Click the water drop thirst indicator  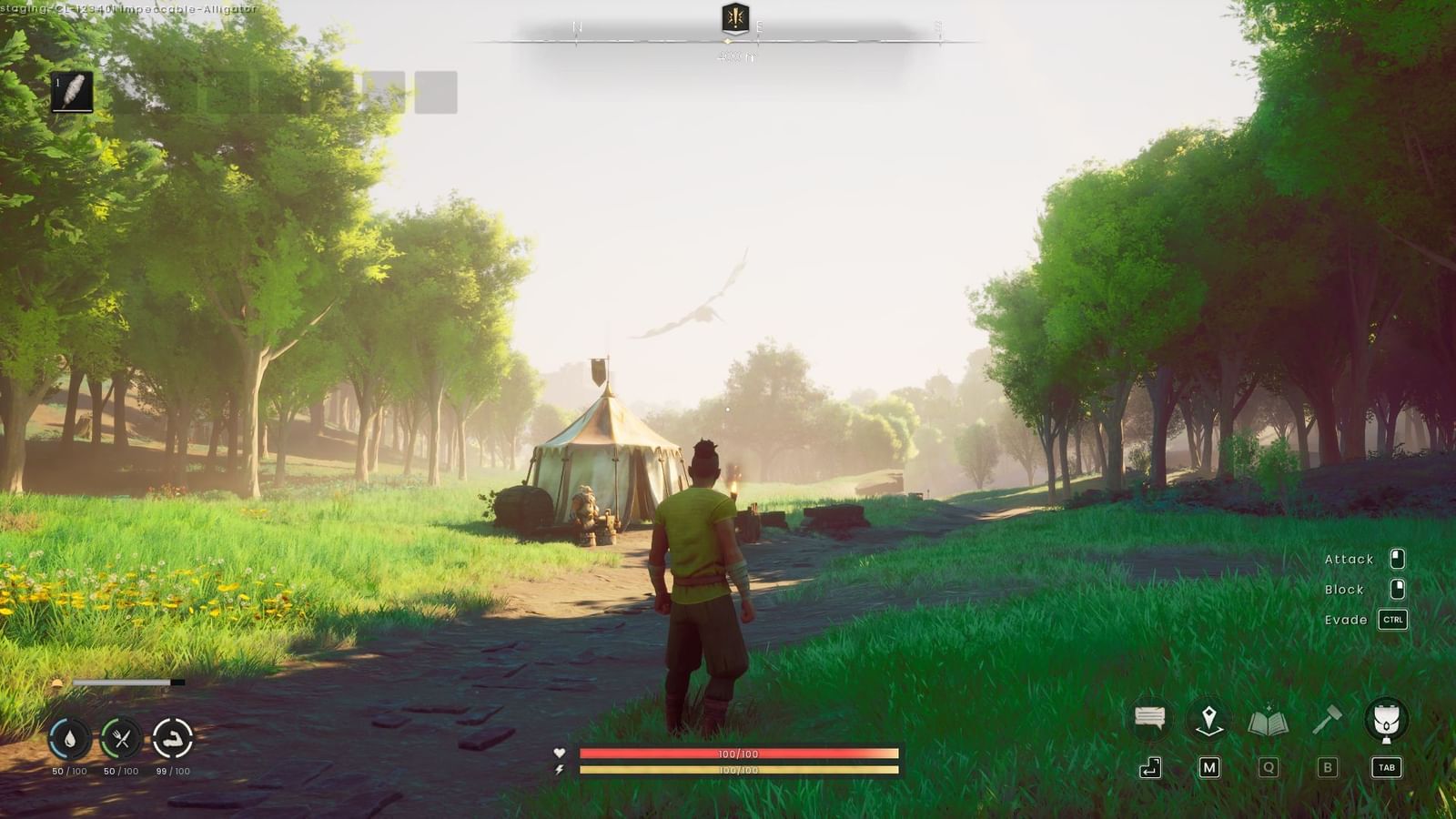[x=68, y=740]
